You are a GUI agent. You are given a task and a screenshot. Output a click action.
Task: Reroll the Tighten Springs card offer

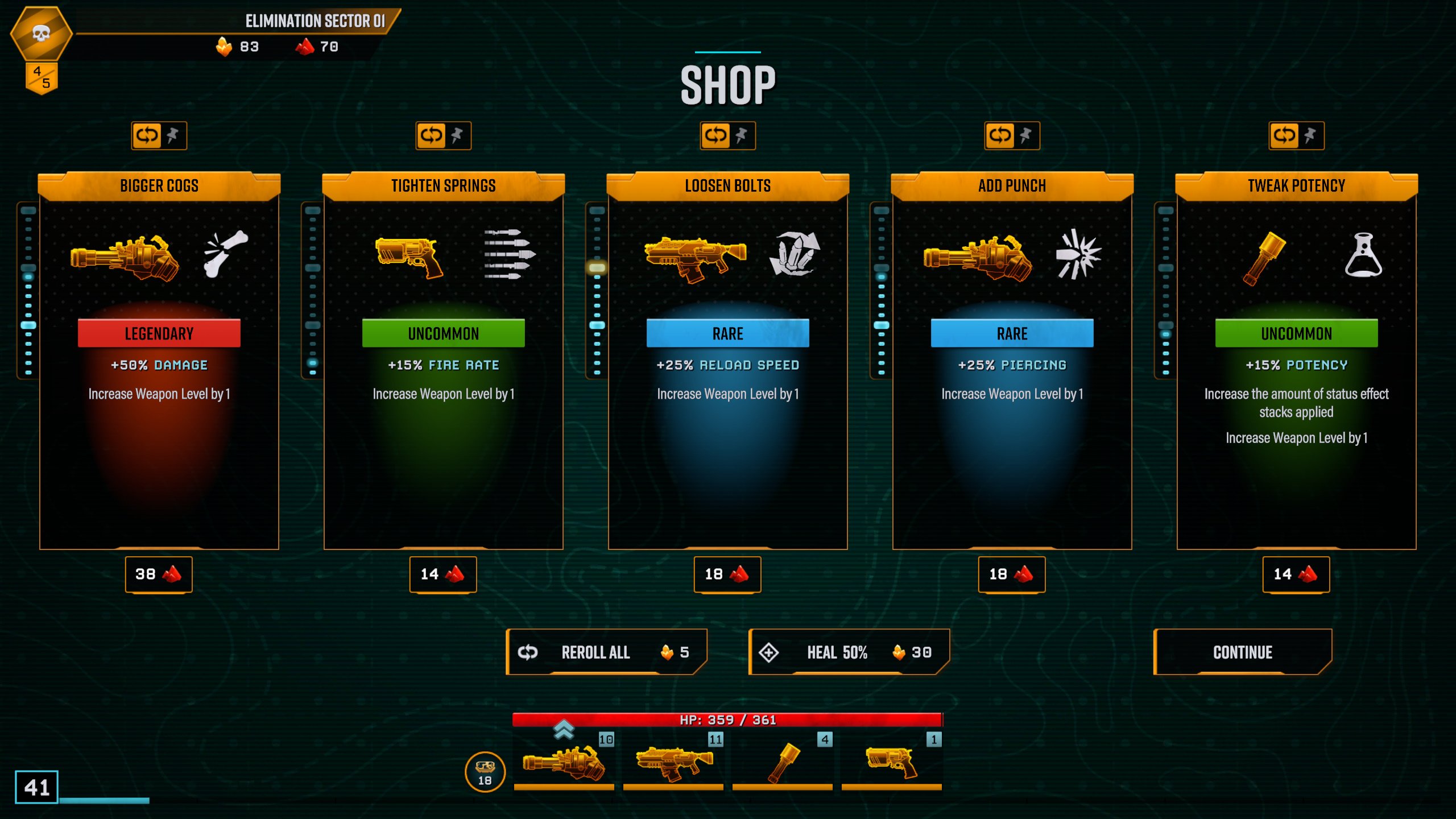click(x=431, y=136)
